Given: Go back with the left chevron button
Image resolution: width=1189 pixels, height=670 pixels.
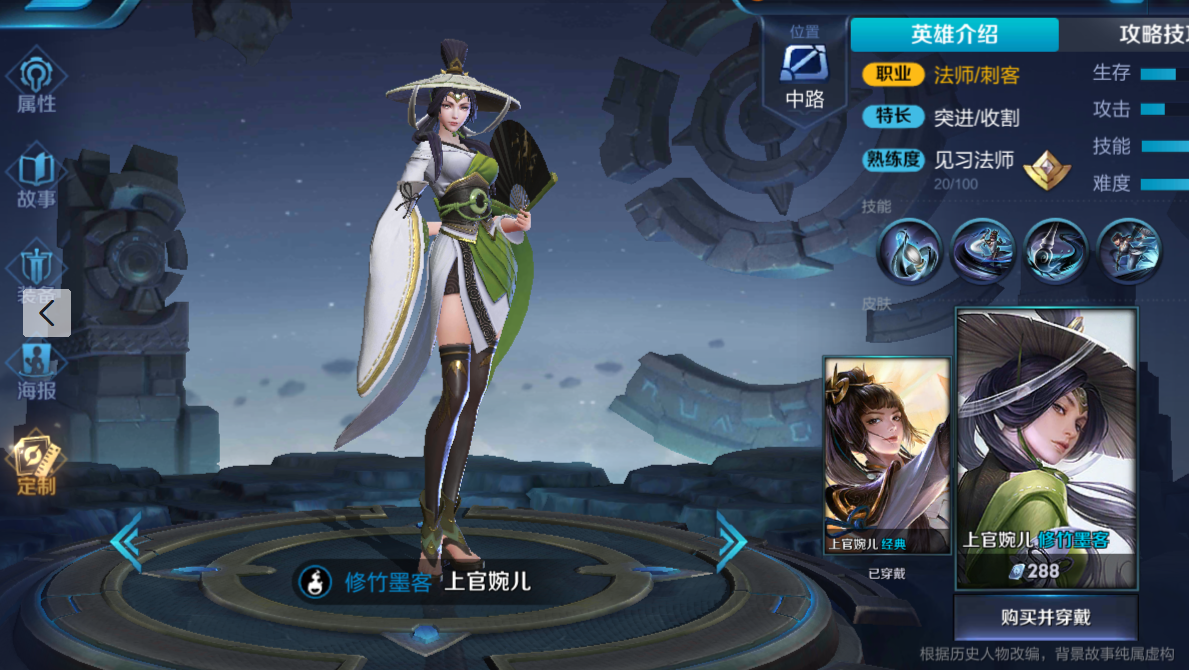Looking at the screenshot, I should [x=47, y=313].
